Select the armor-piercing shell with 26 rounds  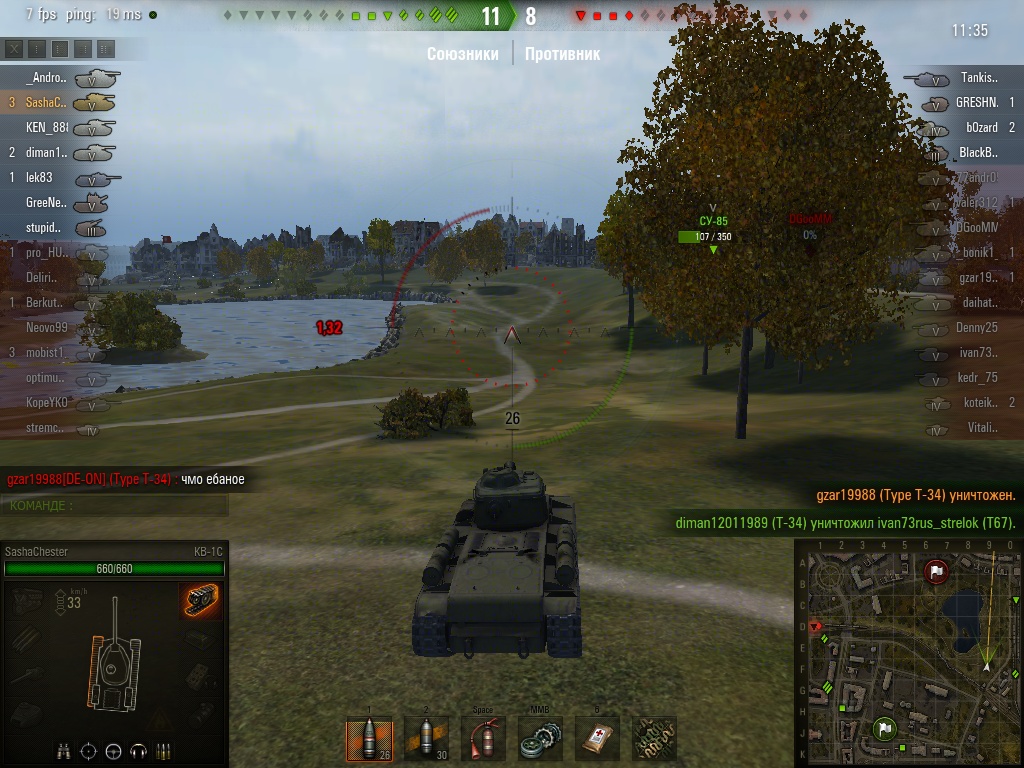click(368, 740)
